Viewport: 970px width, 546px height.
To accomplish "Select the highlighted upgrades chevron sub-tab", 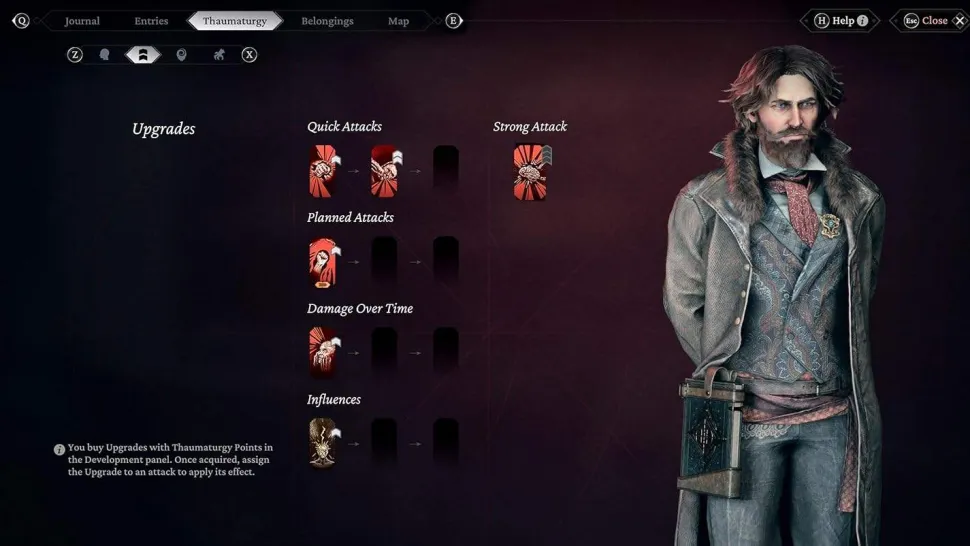I will pos(142,55).
